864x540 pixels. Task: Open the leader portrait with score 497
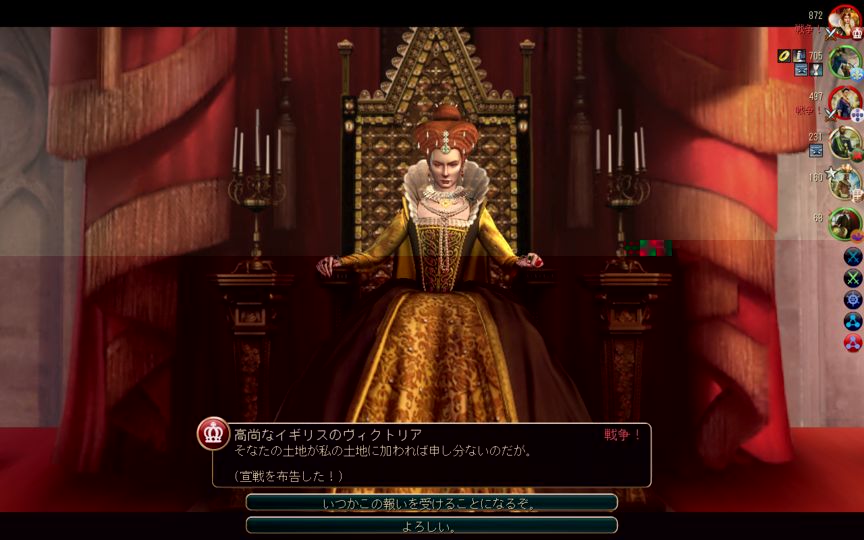844,102
